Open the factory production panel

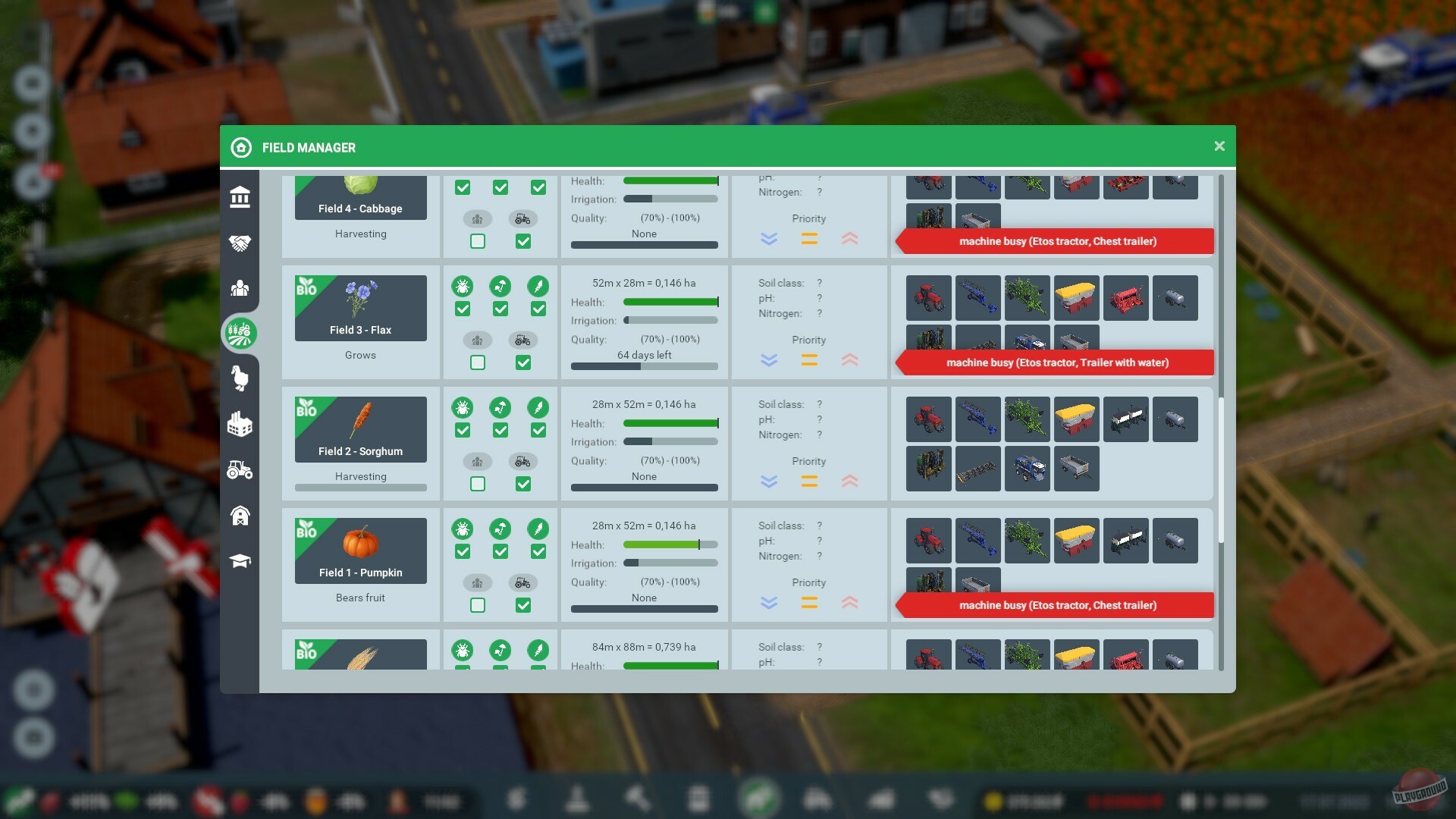click(240, 425)
